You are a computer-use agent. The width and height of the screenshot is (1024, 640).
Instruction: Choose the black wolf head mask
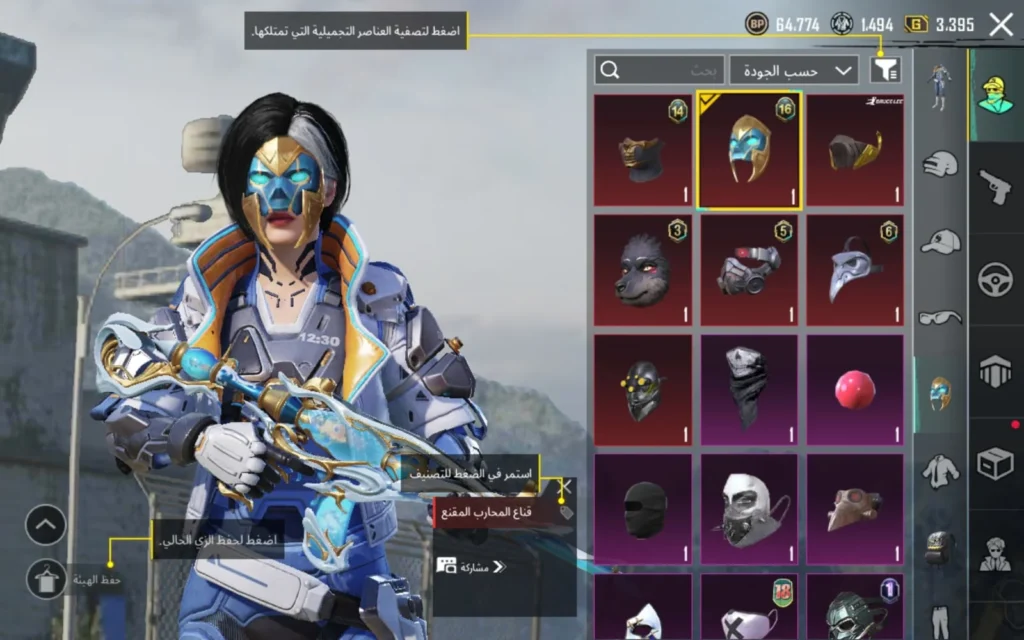pos(642,270)
